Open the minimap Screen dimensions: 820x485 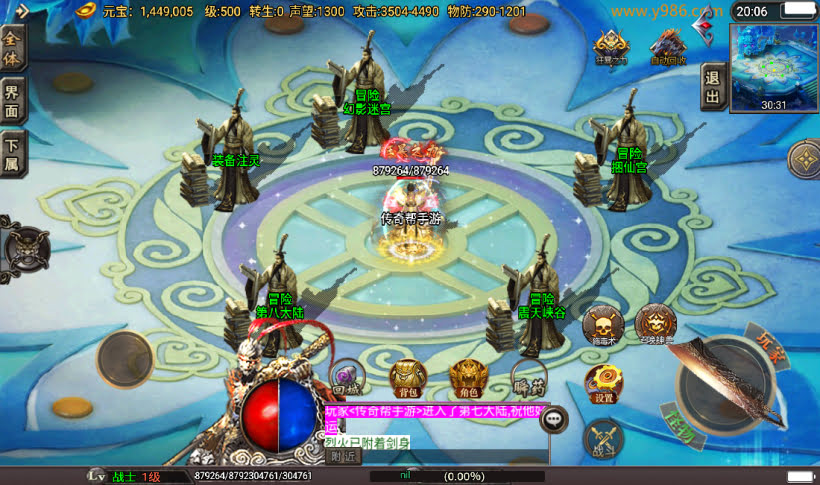773,66
